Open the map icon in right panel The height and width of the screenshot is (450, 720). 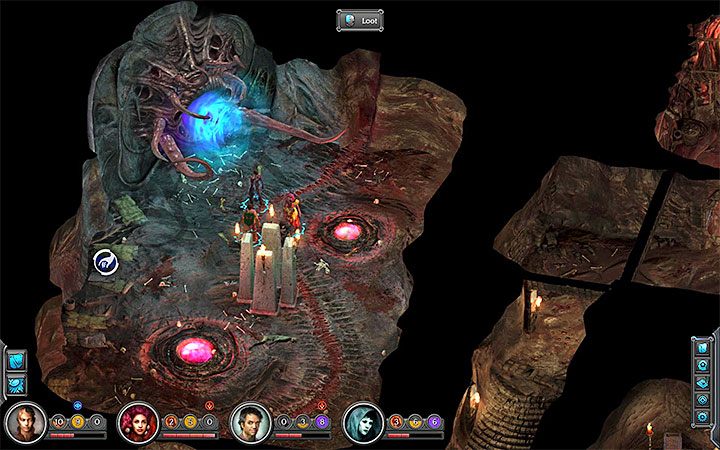coord(703,383)
